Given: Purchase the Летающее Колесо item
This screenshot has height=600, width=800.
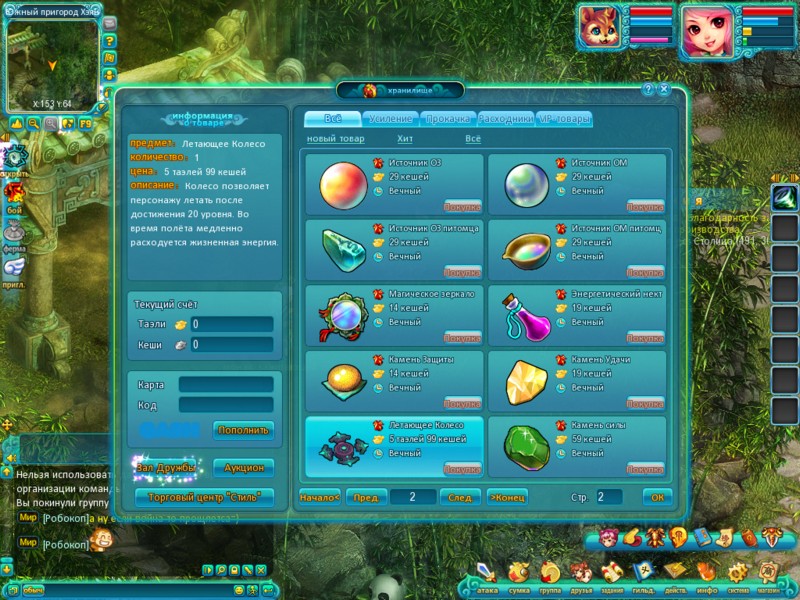Looking at the screenshot, I should [x=462, y=469].
